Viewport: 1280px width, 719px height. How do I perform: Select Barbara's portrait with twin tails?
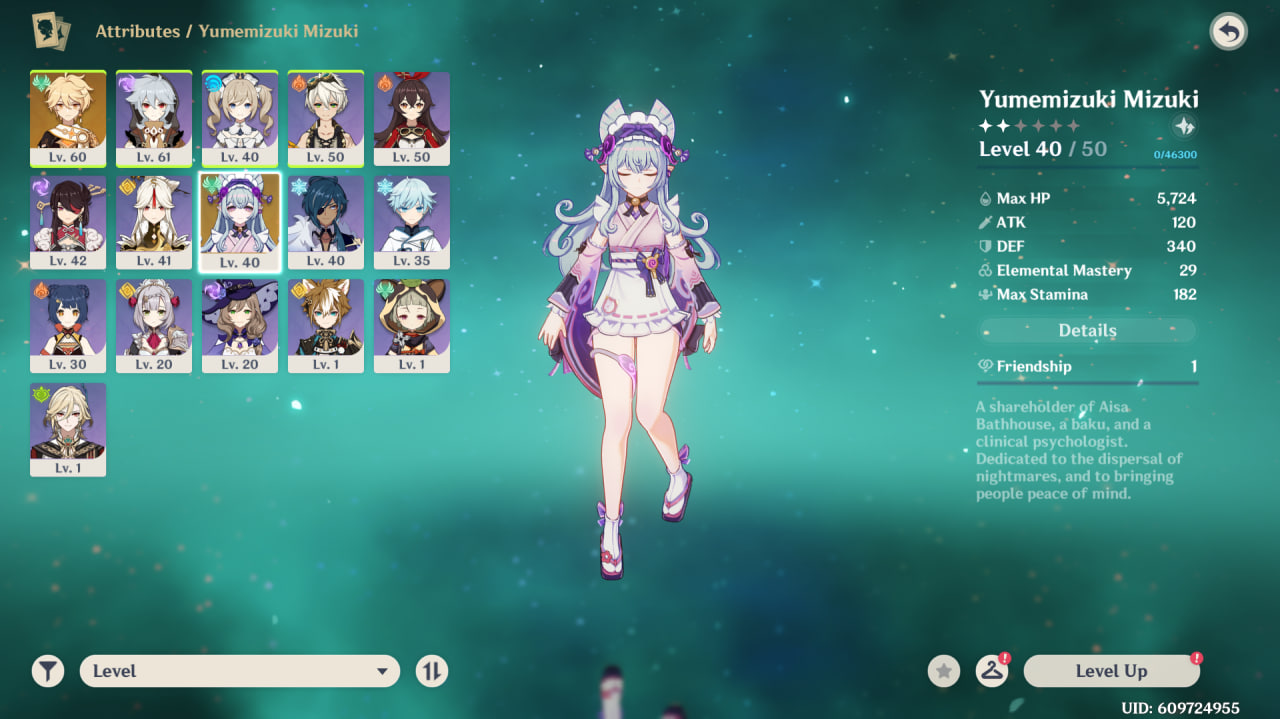coord(240,118)
